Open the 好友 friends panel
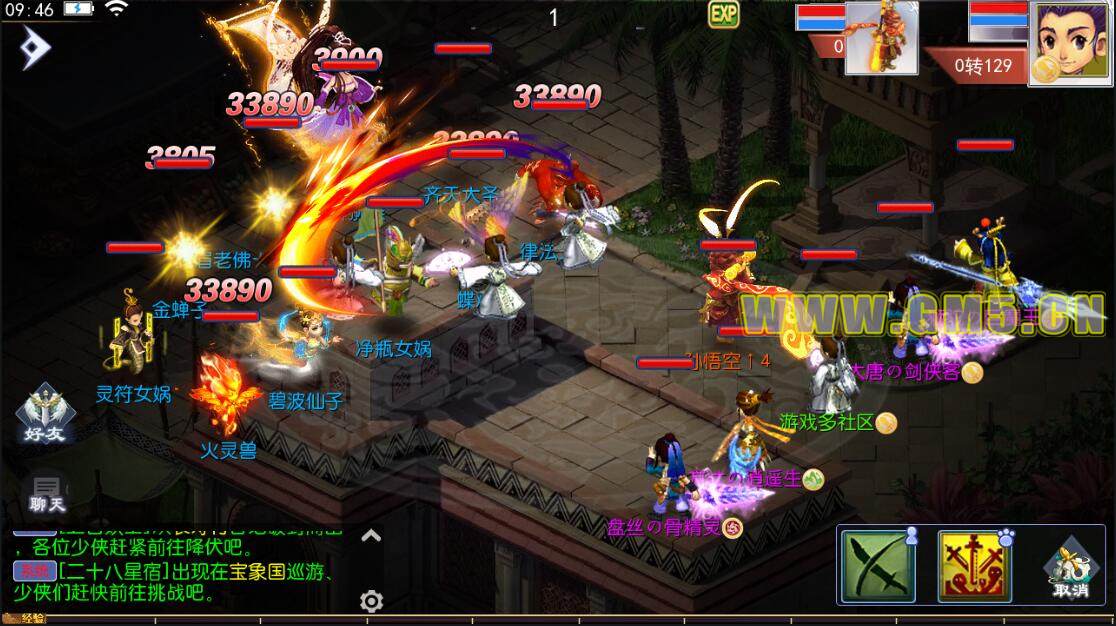This screenshot has height=626, width=1116. (x=43, y=414)
